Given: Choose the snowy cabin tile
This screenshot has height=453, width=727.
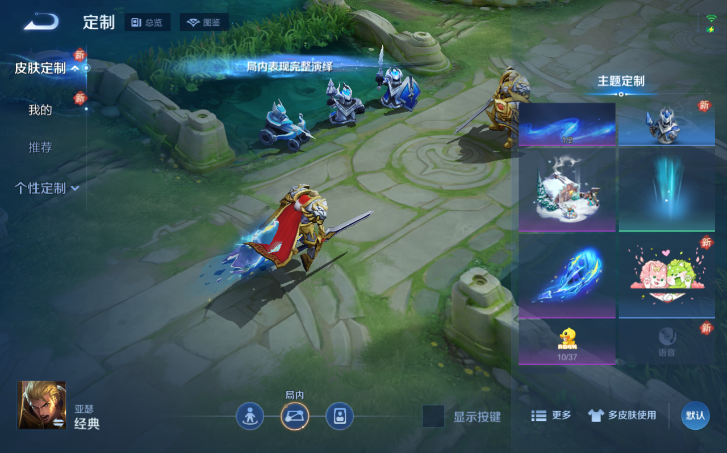Looking at the screenshot, I should point(567,190).
